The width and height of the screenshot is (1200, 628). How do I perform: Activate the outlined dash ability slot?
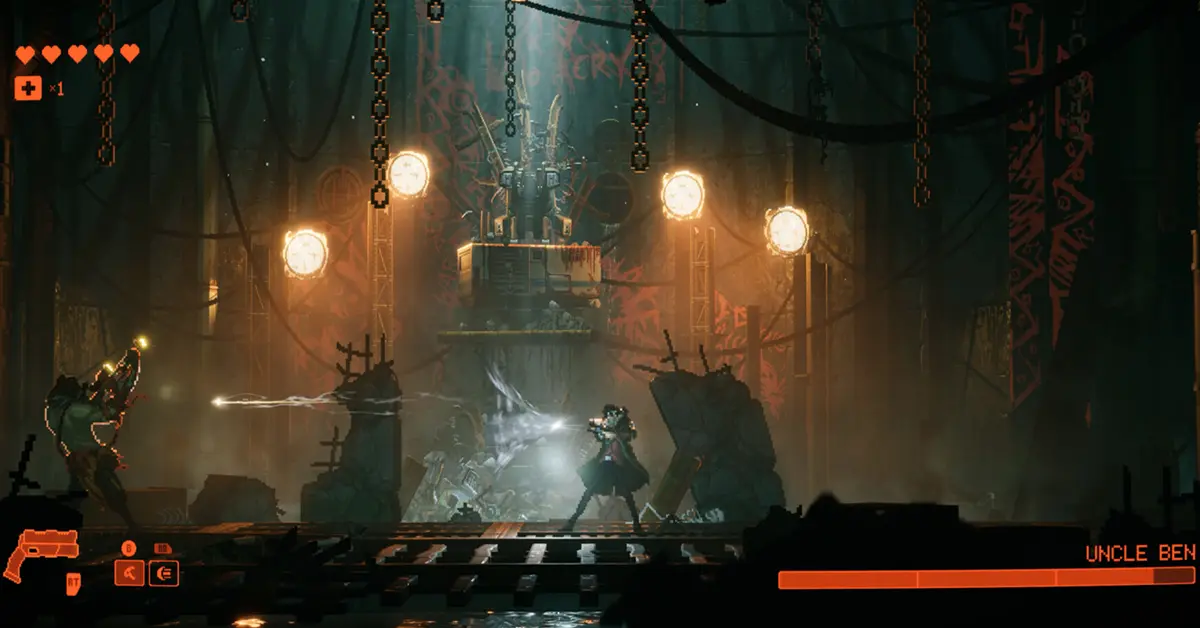[164, 572]
